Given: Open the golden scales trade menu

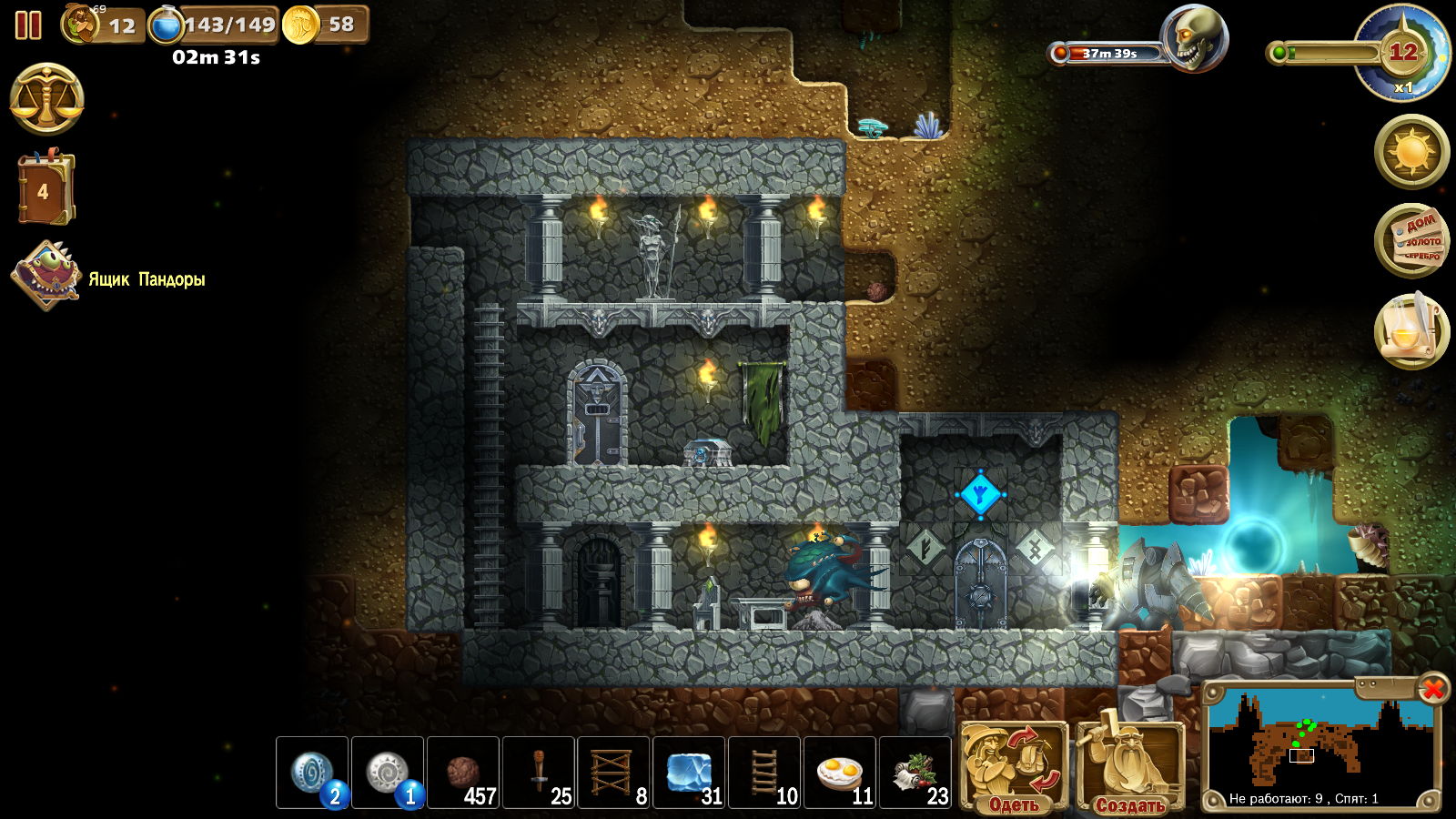Looking at the screenshot, I should click(47, 99).
